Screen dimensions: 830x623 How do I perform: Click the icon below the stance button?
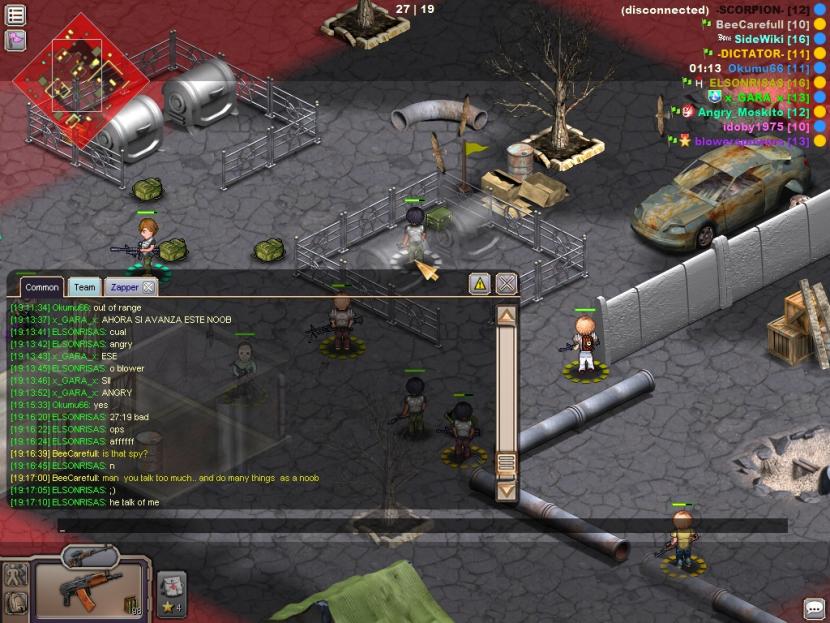pos(16,602)
